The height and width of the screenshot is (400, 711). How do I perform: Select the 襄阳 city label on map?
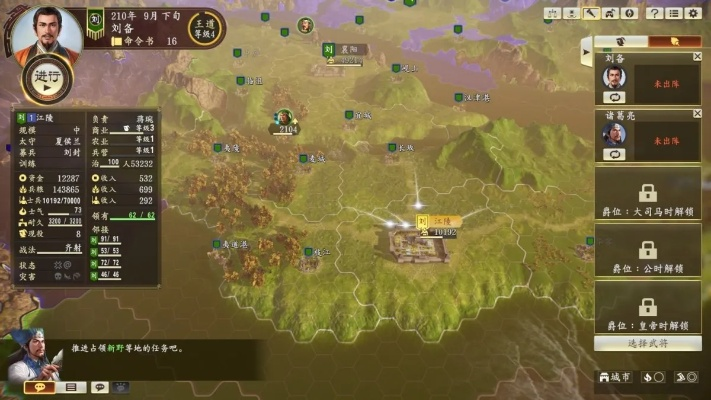(344, 49)
